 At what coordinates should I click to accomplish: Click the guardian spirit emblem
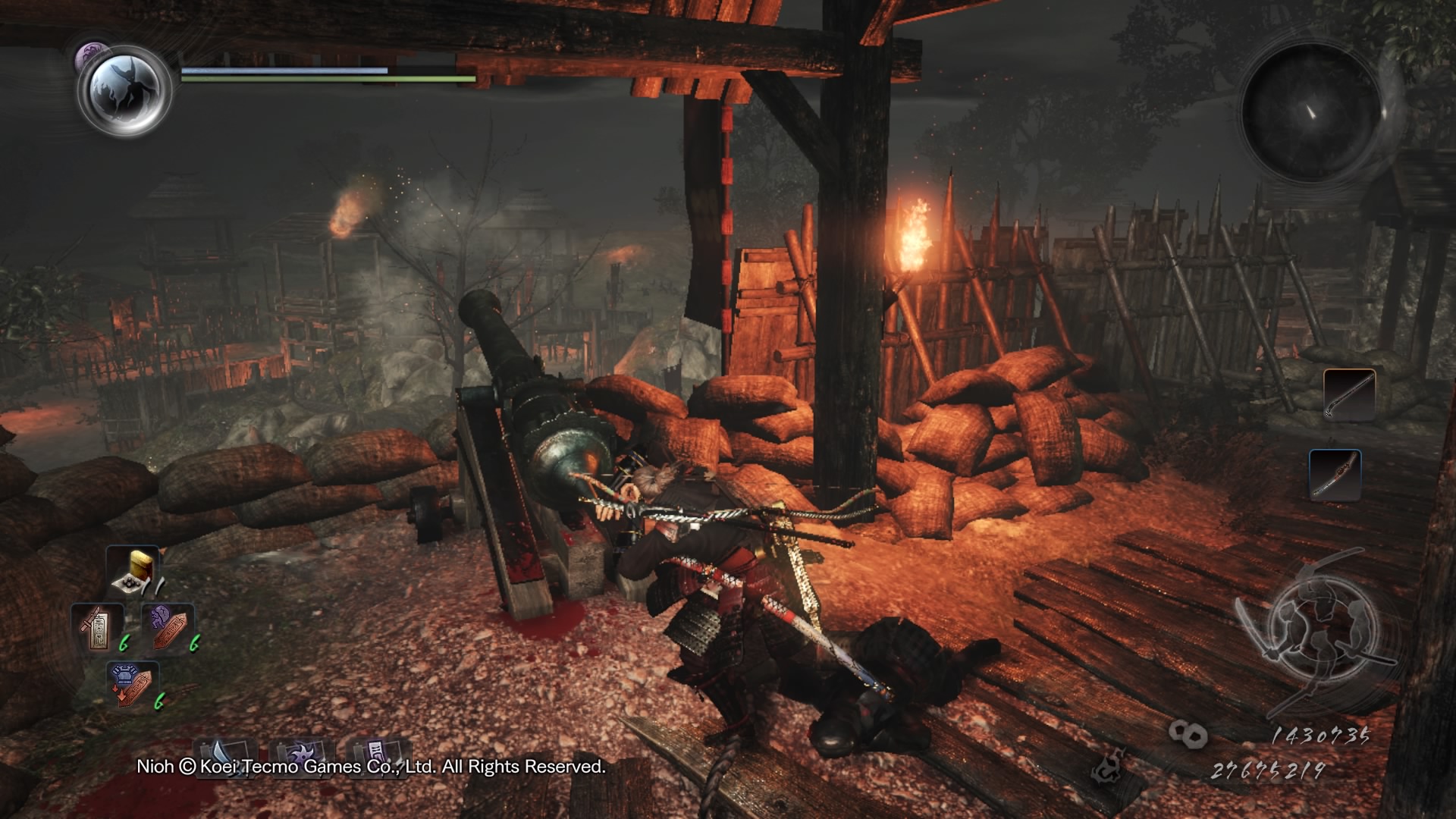coord(126,89)
